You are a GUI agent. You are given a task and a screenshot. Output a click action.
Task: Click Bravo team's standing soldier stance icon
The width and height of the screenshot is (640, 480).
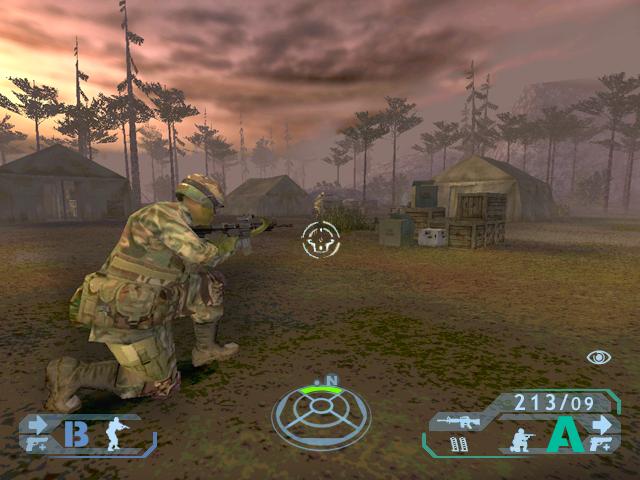click(116, 433)
